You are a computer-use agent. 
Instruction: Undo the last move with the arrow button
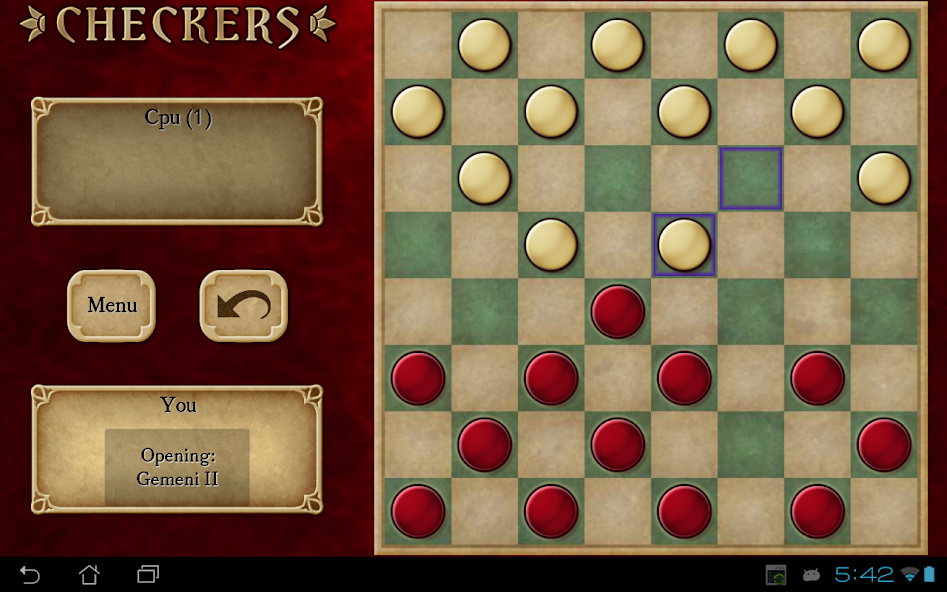[243, 305]
